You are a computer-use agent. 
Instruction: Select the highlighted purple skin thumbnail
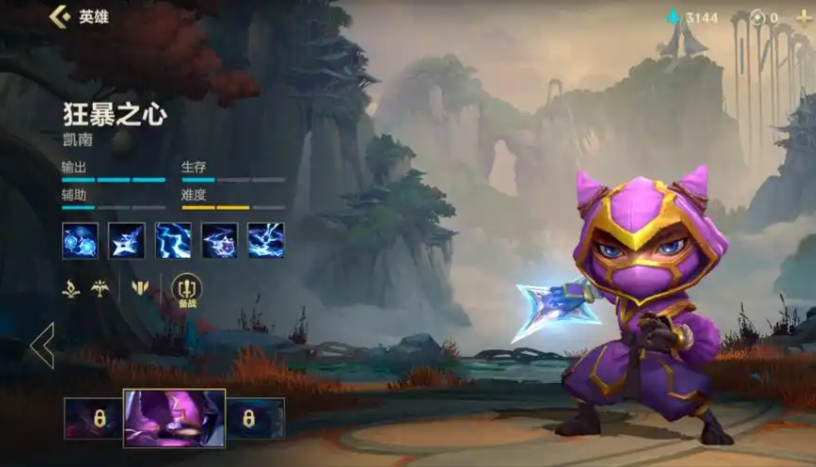click(x=174, y=418)
